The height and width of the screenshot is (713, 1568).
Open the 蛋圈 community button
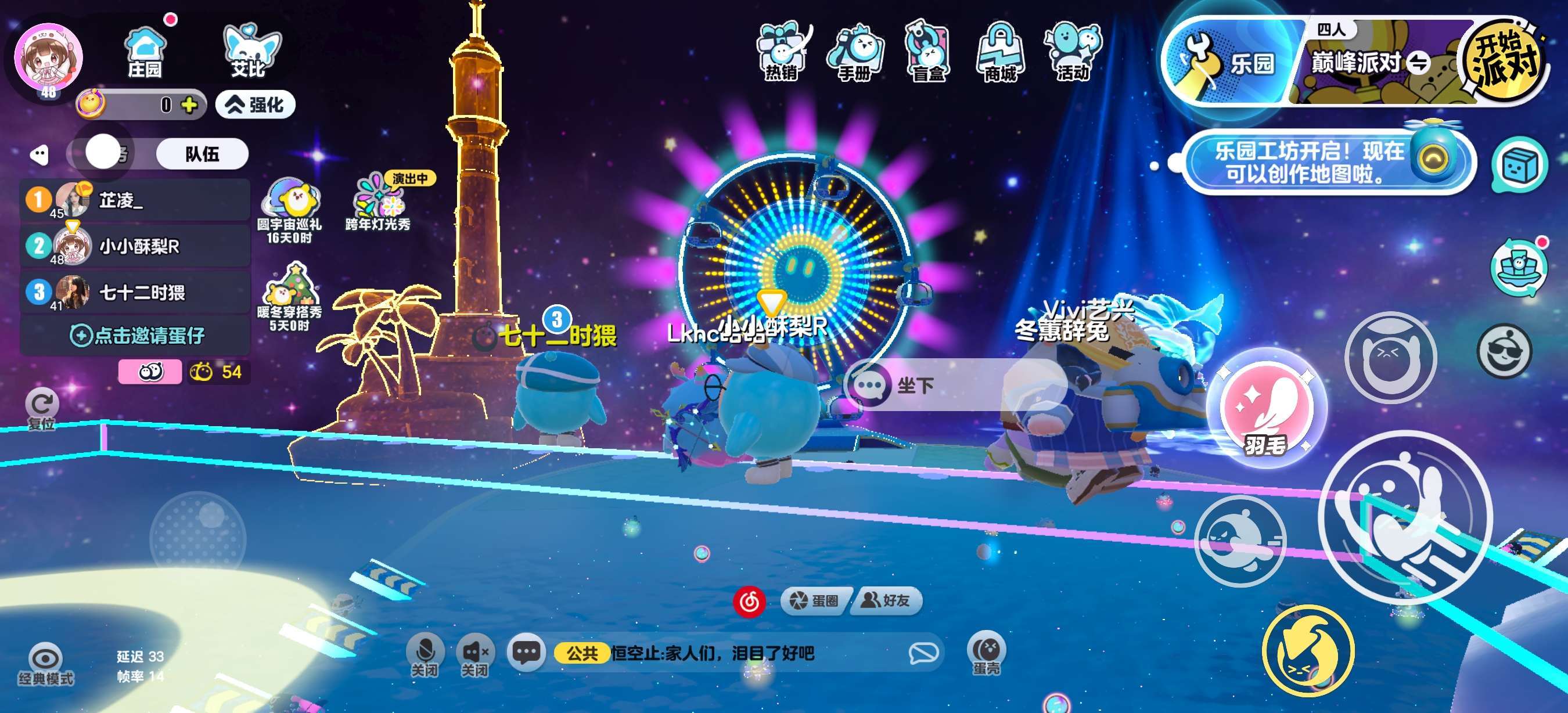pyautogui.click(x=814, y=601)
